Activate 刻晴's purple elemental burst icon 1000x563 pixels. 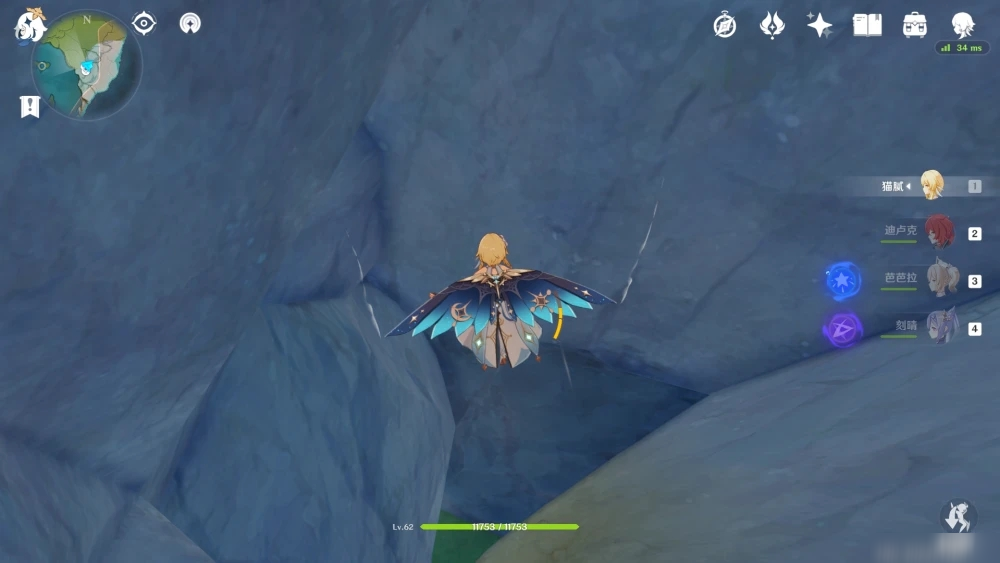(x=843, y=328)
